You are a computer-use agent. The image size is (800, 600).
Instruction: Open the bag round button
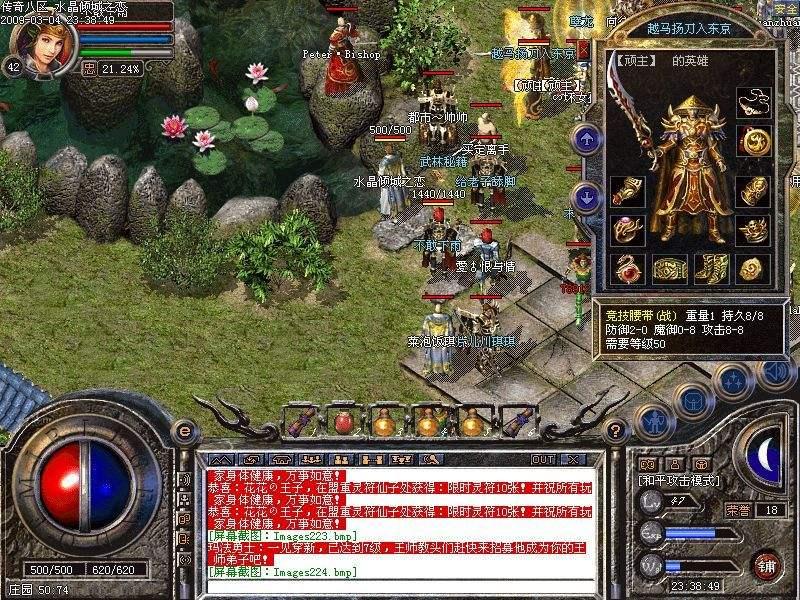[692, 400]
